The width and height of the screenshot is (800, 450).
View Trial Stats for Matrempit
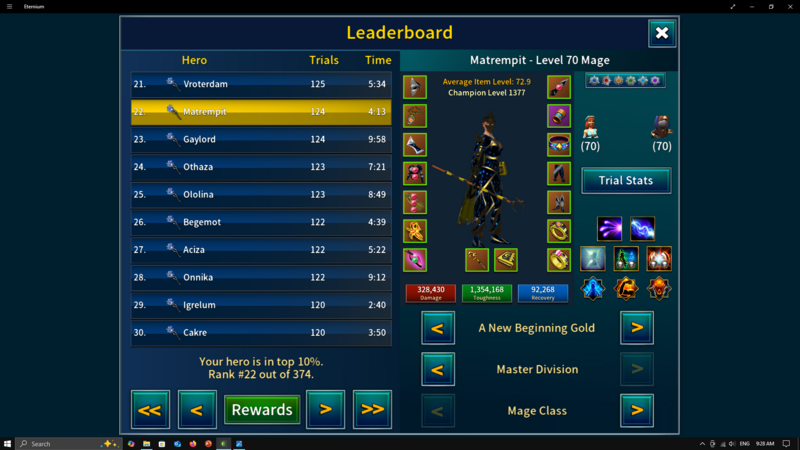click(x=626, y=180)
